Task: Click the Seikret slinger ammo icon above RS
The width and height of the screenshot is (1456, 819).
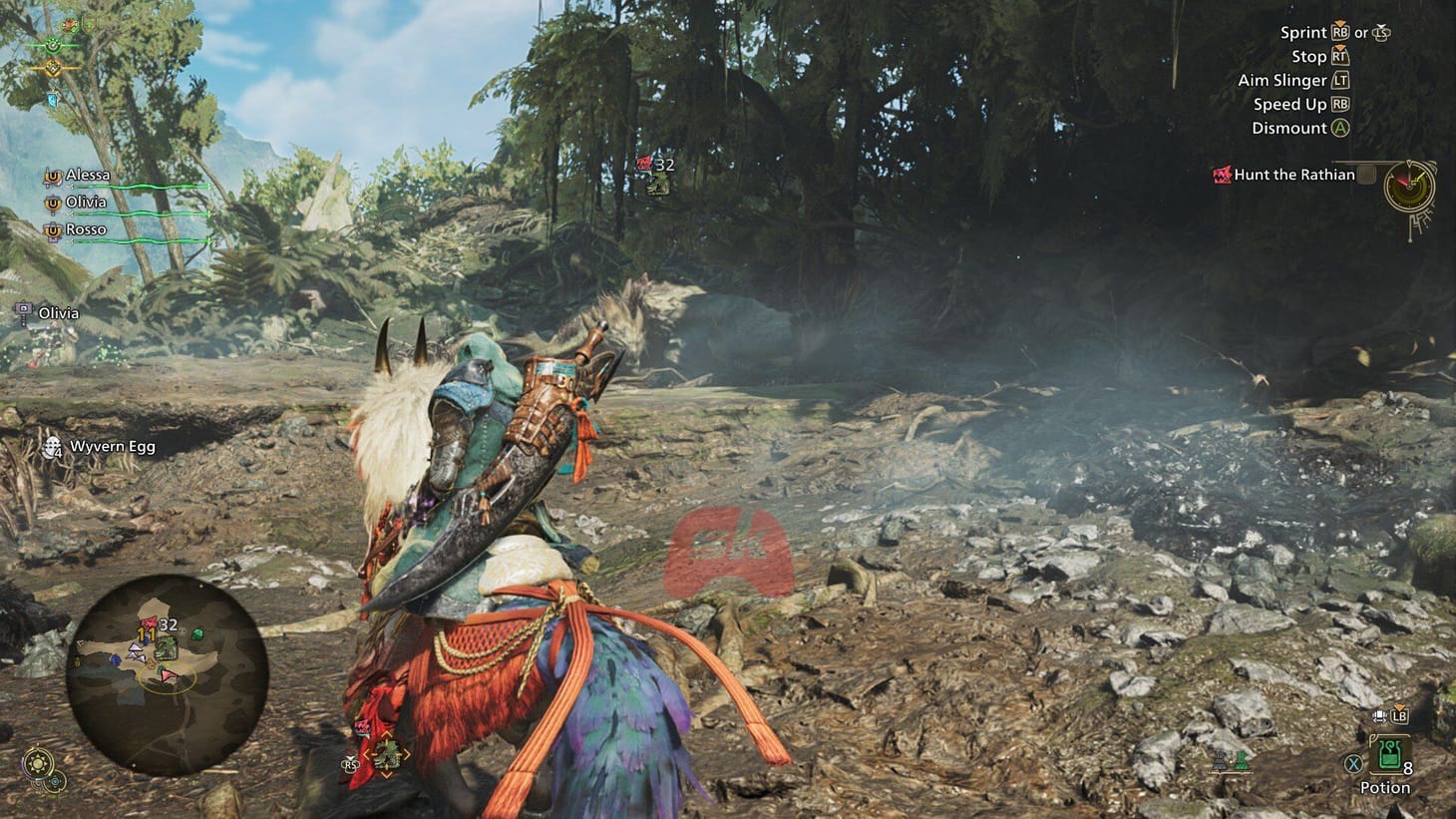Action: pyautogui.click(x=386, y=754)
